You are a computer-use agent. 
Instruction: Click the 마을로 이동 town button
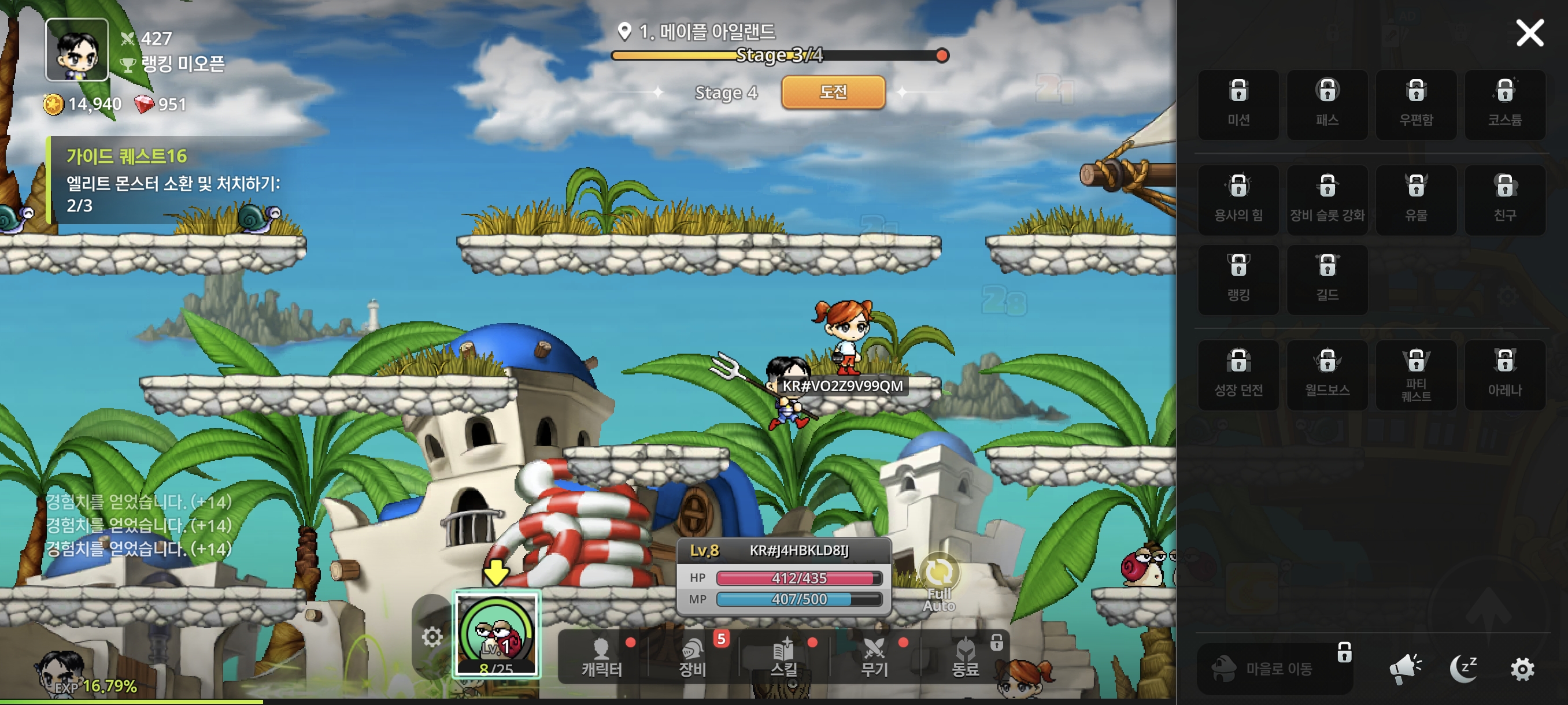tap(1275, 669)
